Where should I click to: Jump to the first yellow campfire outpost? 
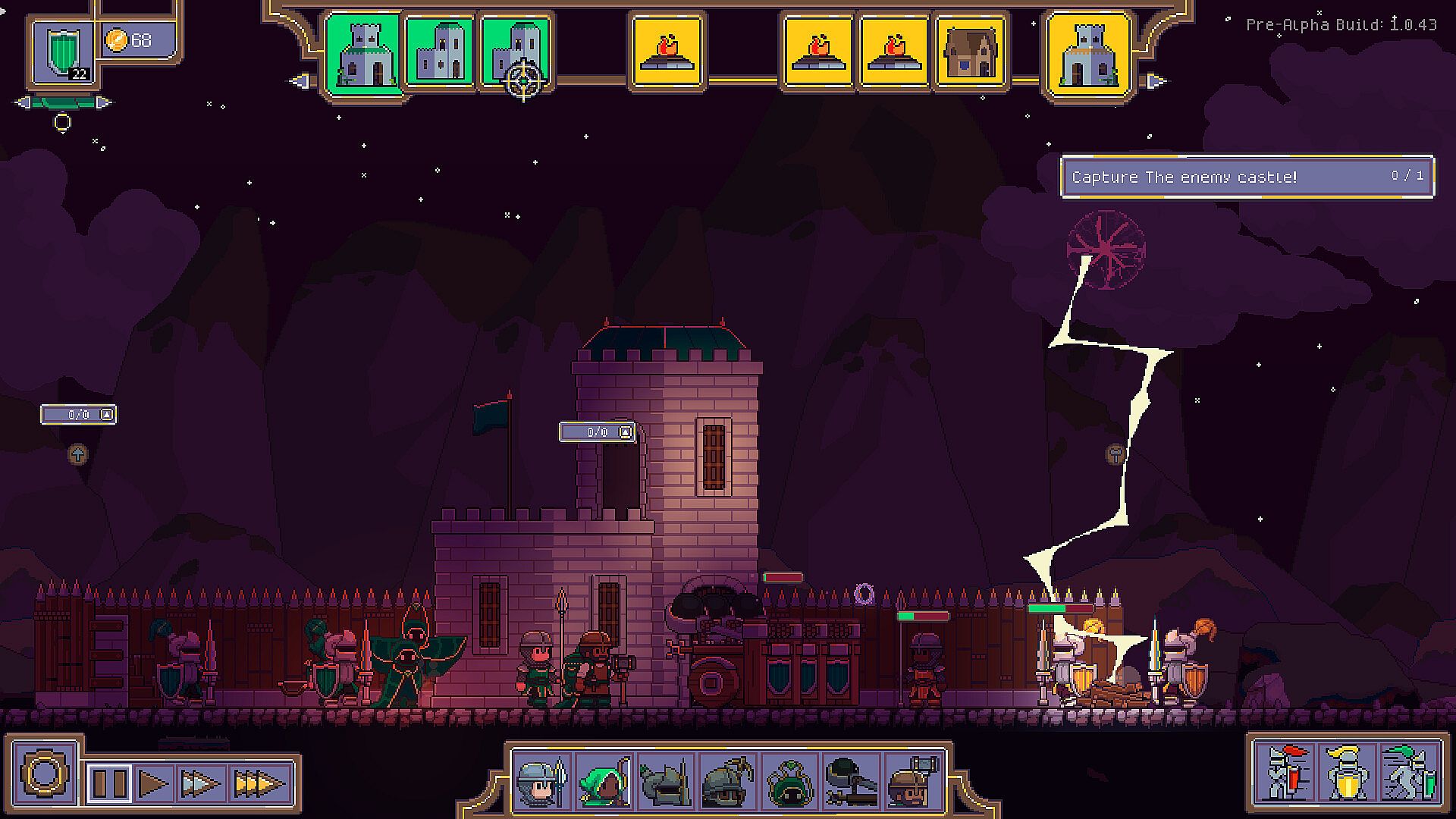667,52
